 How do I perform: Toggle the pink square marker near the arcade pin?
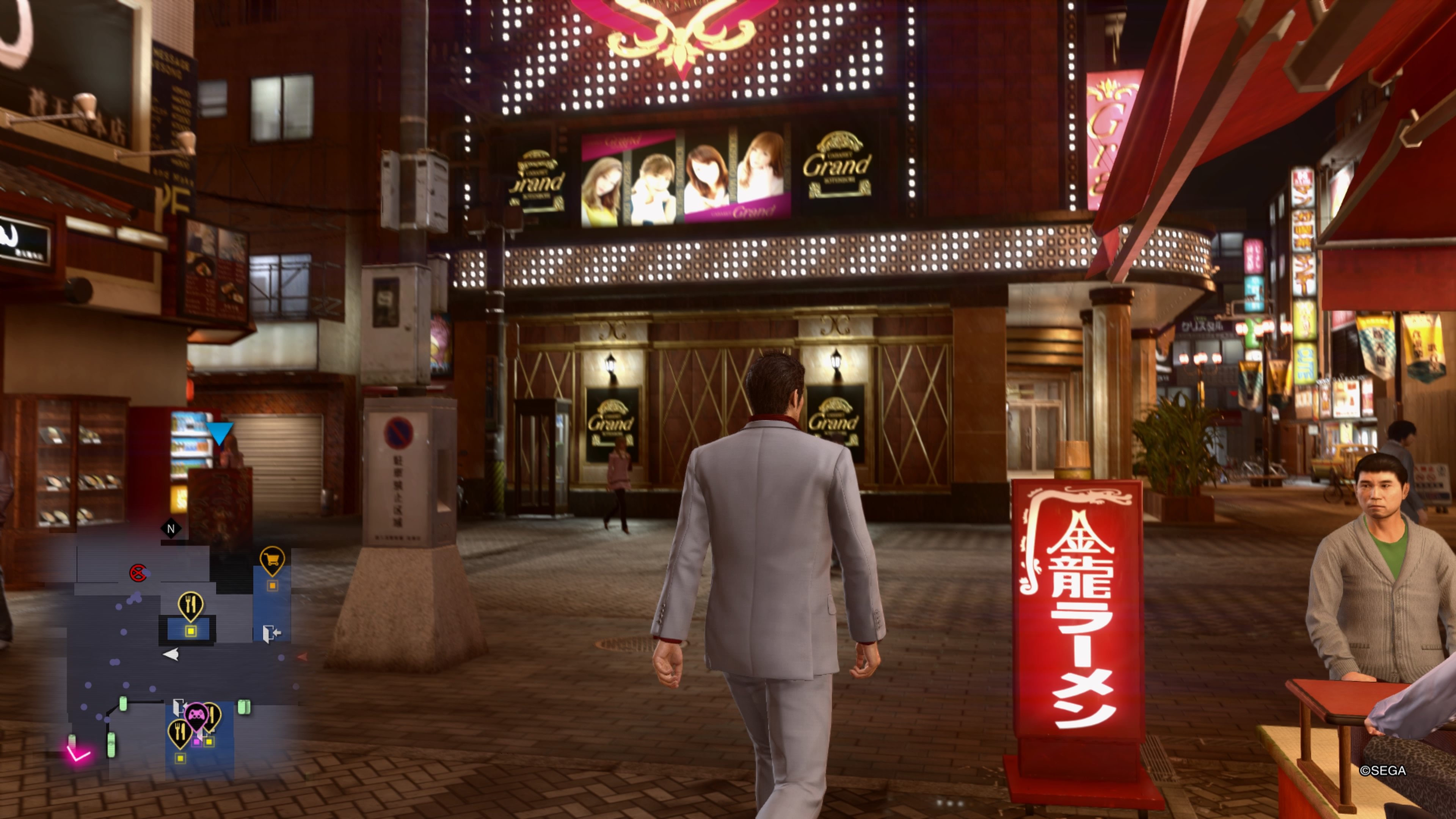click(197, 742)
